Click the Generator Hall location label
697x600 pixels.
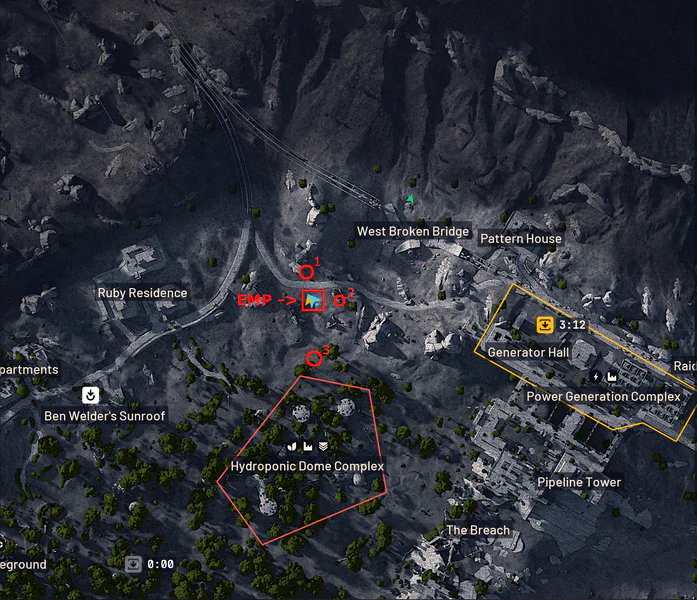click(x=528, y=353)
